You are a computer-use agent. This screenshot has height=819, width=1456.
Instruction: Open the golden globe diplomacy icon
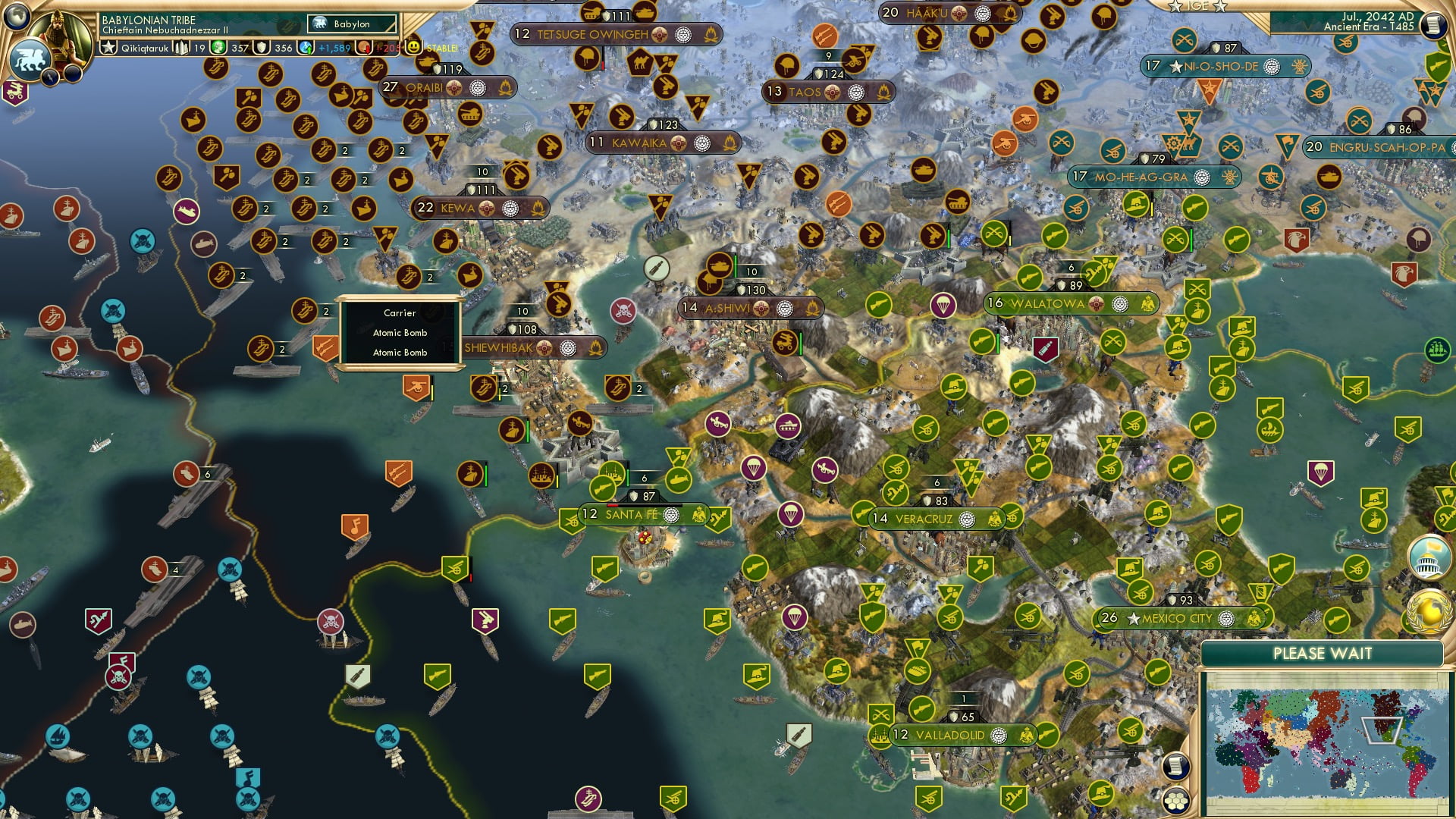[x=1429, y=612]
